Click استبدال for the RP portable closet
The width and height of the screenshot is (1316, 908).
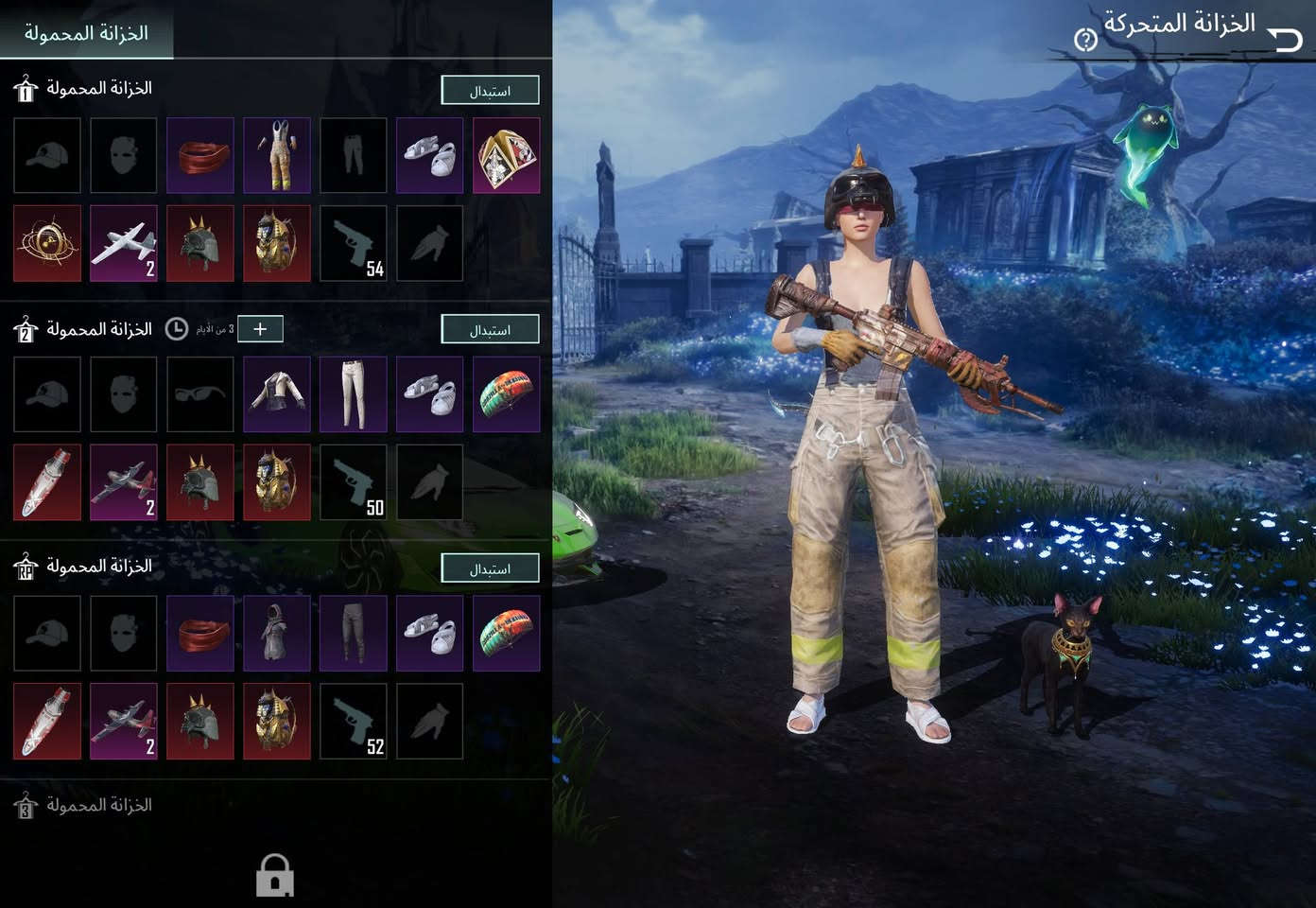click(x=490, y=568)
